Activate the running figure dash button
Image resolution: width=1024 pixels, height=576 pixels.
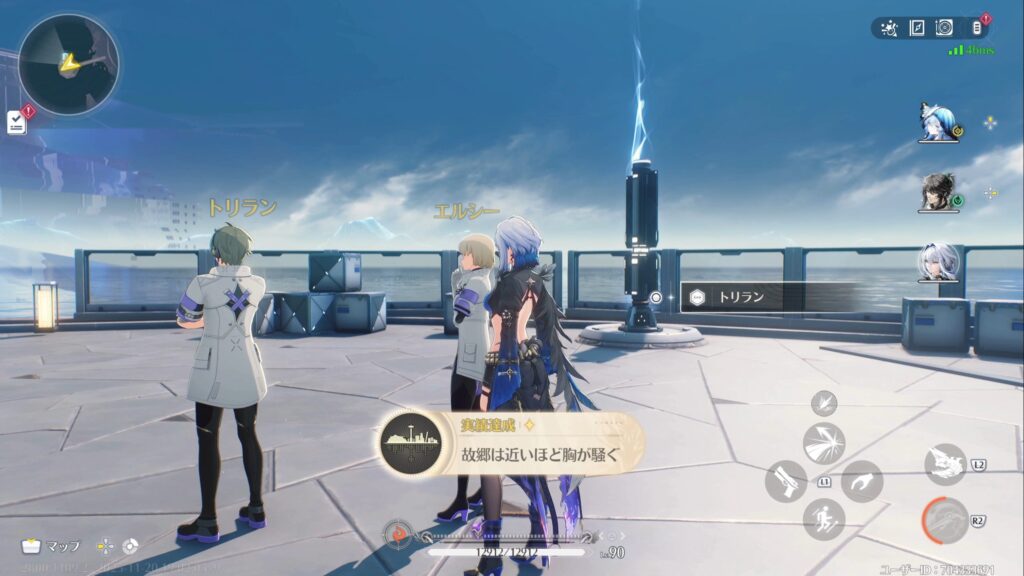824,519
